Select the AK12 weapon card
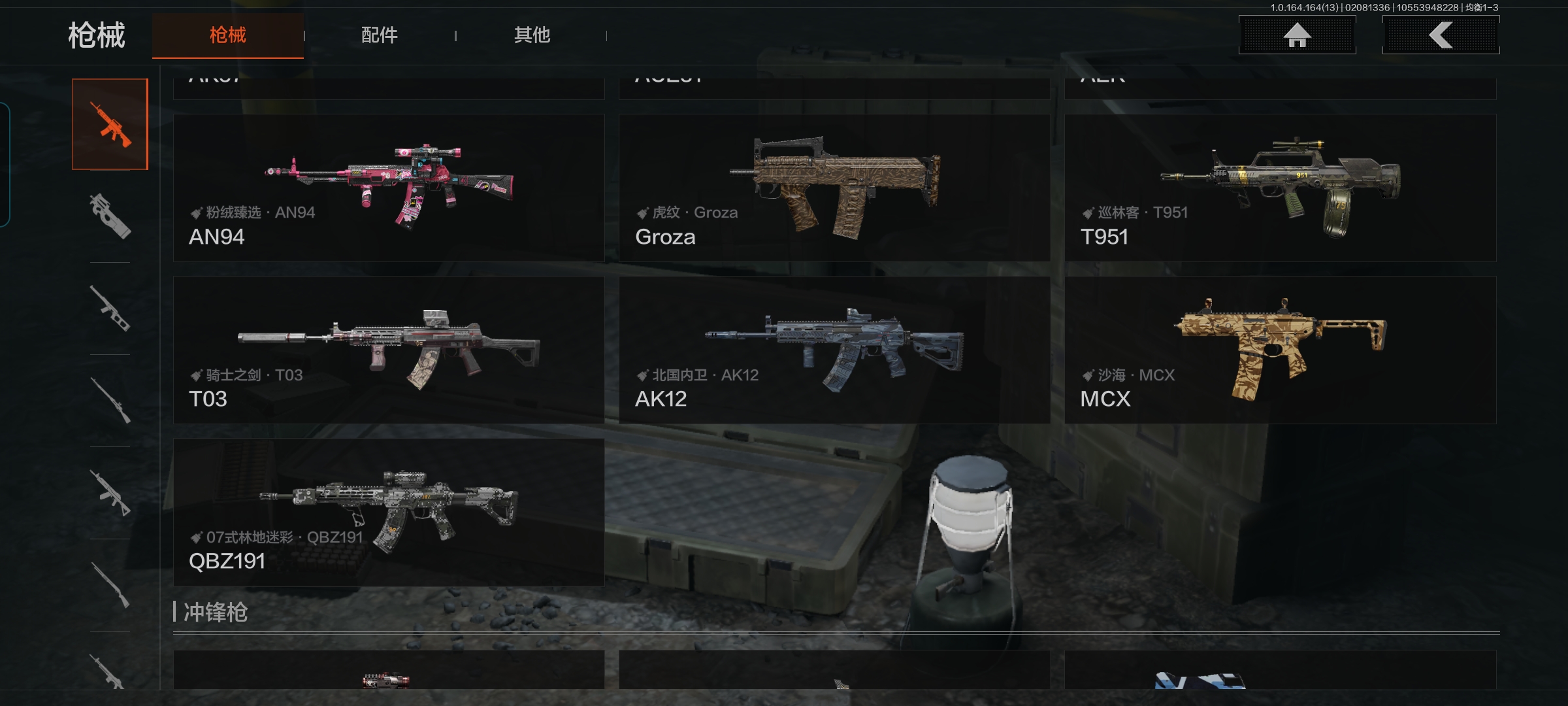Screen dimensions: 1568x706 click(834, 350)
